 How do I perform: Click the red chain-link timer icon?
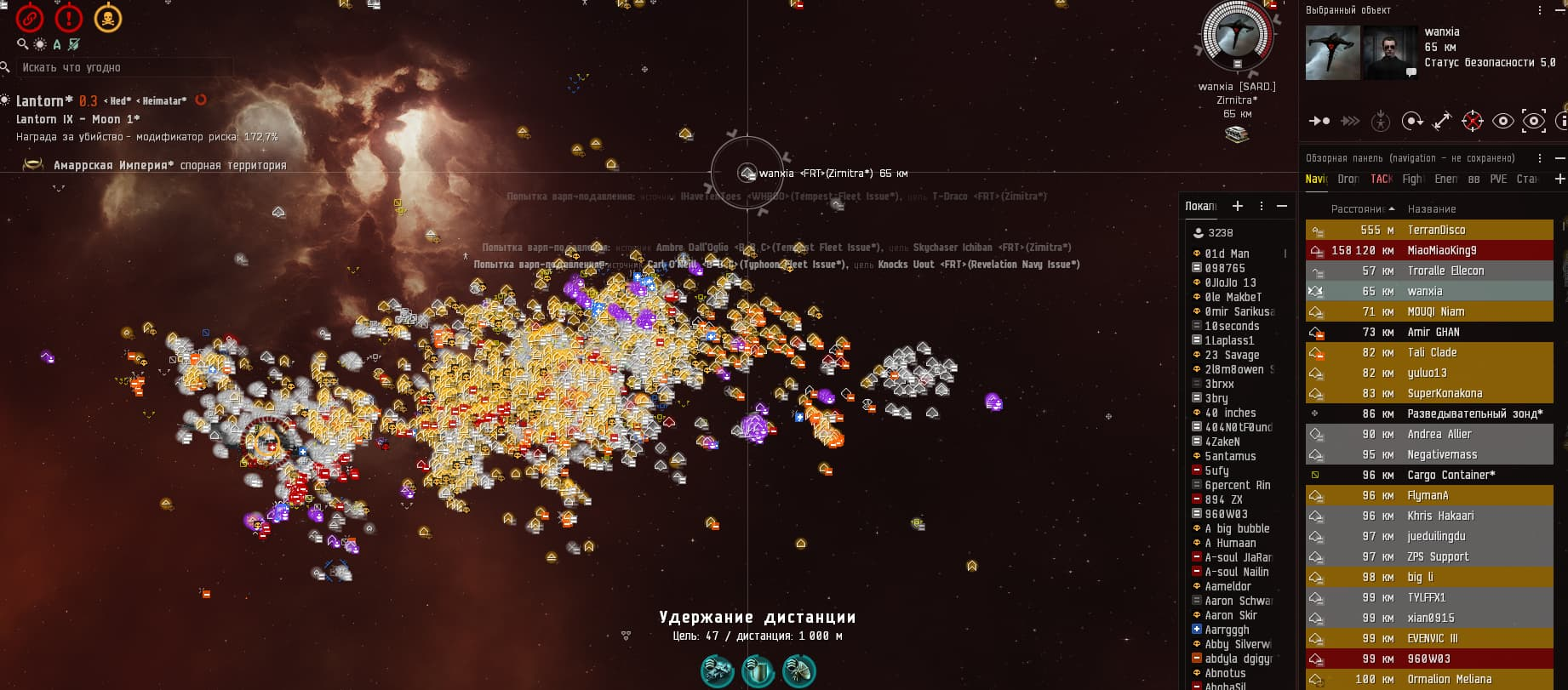tap(30, 18)
